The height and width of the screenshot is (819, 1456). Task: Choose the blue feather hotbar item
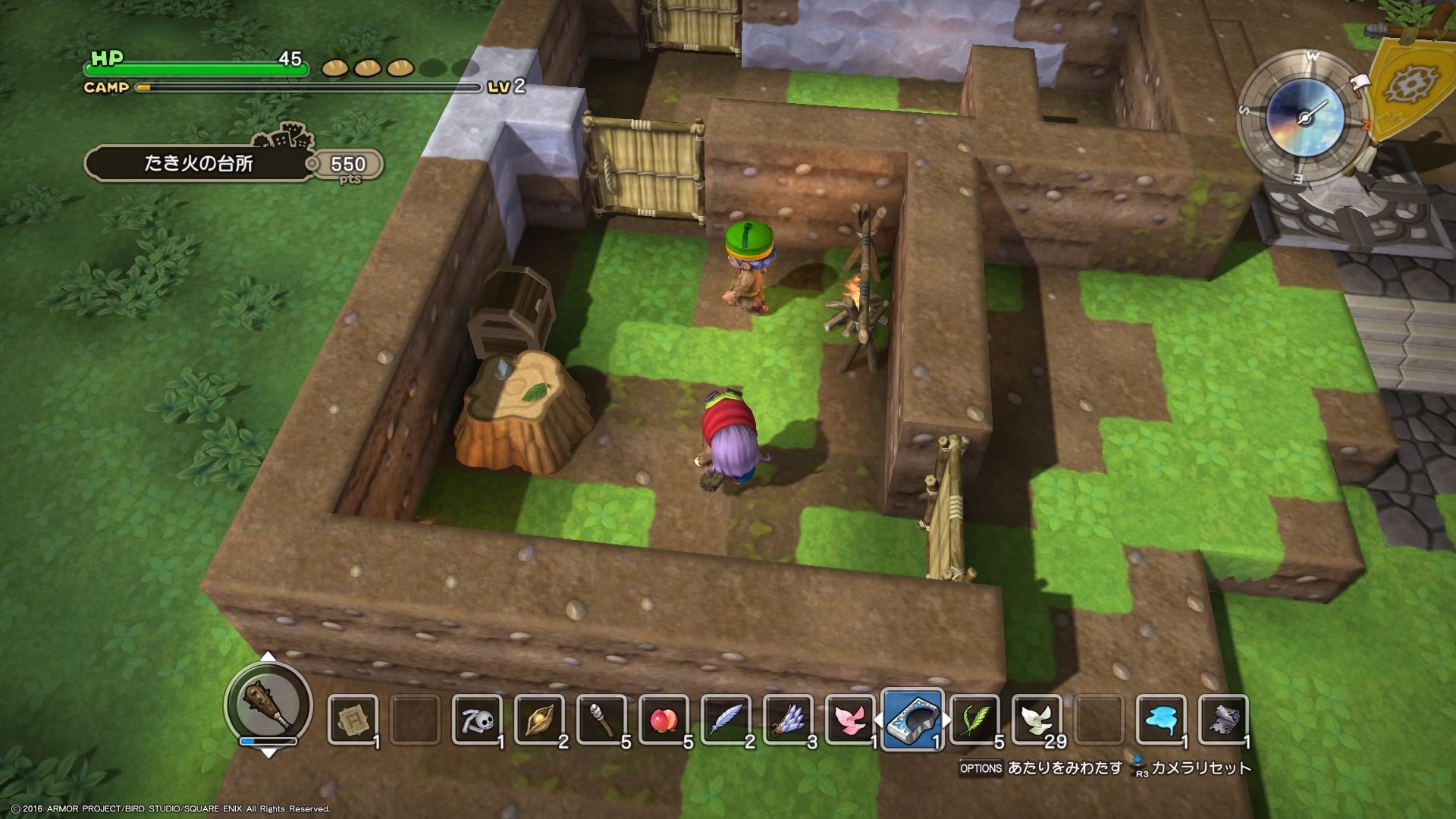[726, 719]
